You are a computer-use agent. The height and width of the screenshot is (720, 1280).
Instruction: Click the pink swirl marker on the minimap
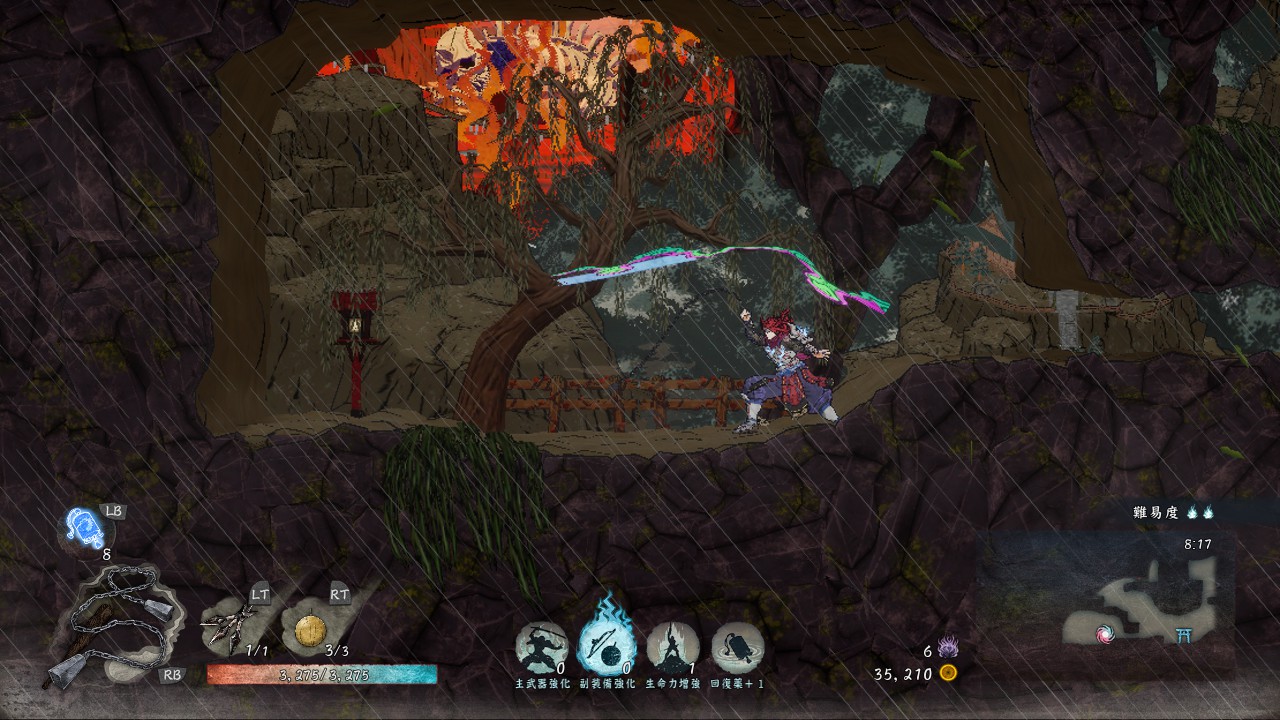1105,635
